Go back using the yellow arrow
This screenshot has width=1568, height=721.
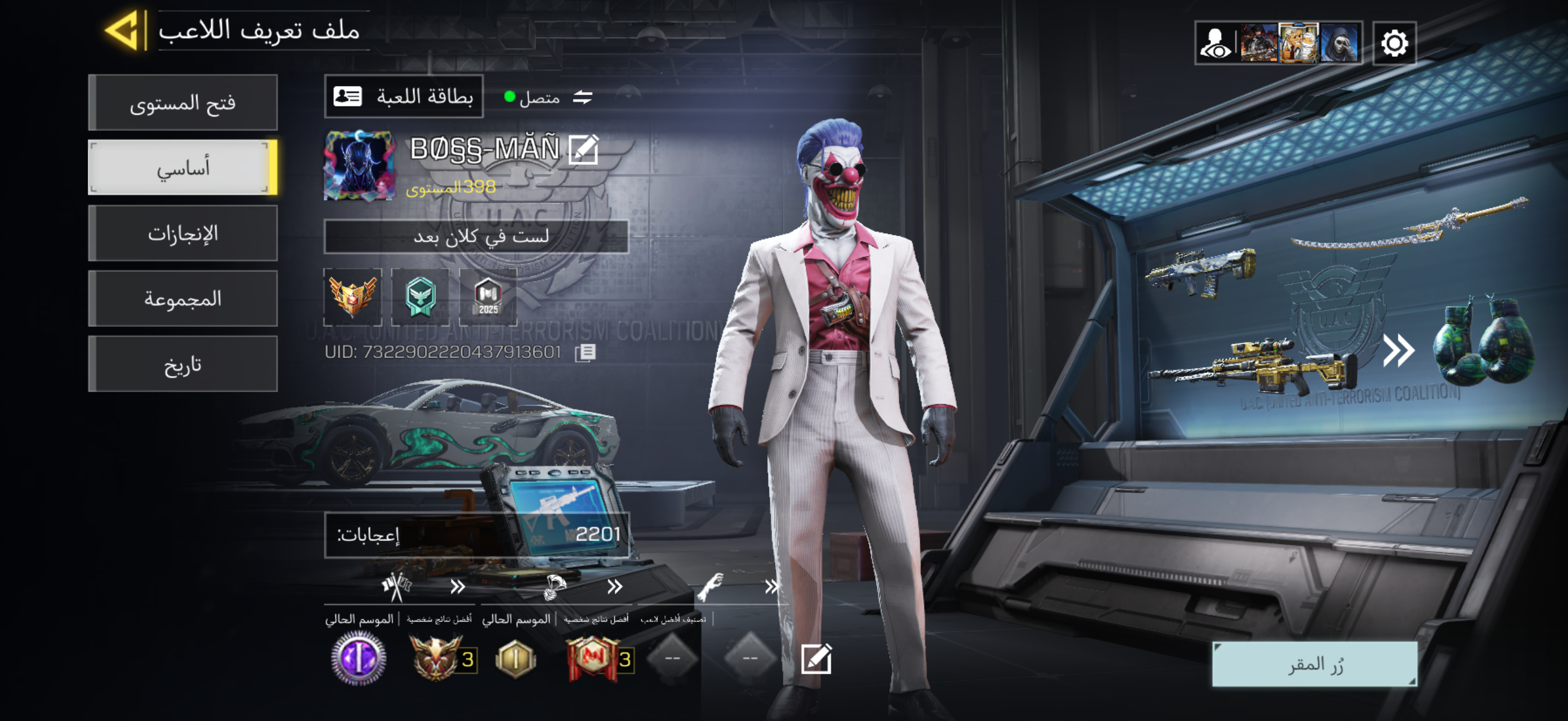[x=126, y=30]
